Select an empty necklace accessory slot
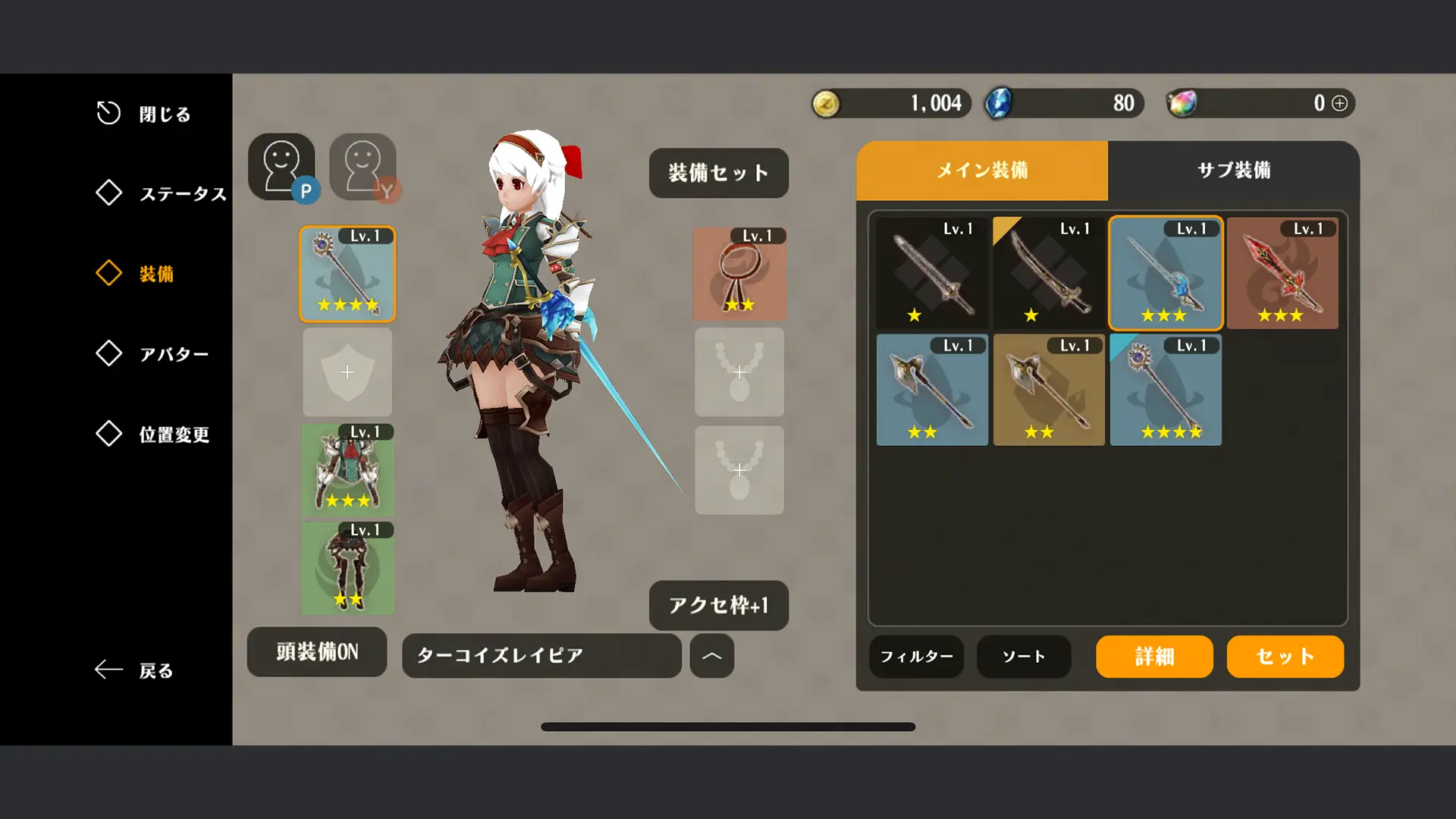 coord(739,372)
